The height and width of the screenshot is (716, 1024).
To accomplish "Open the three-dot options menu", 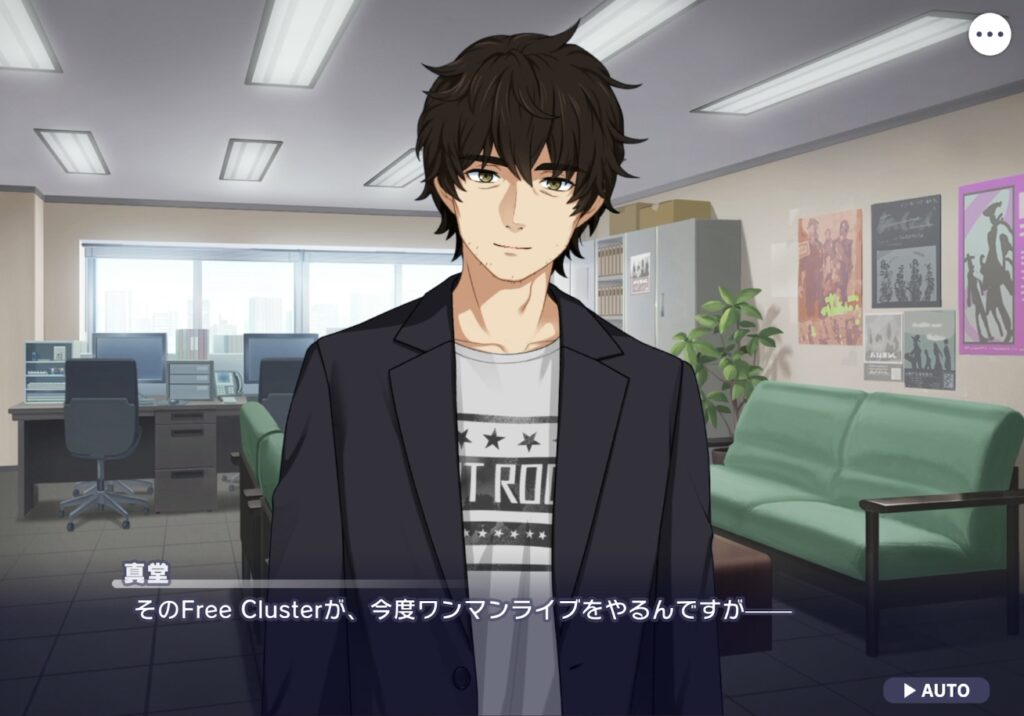I will (990, 34).
